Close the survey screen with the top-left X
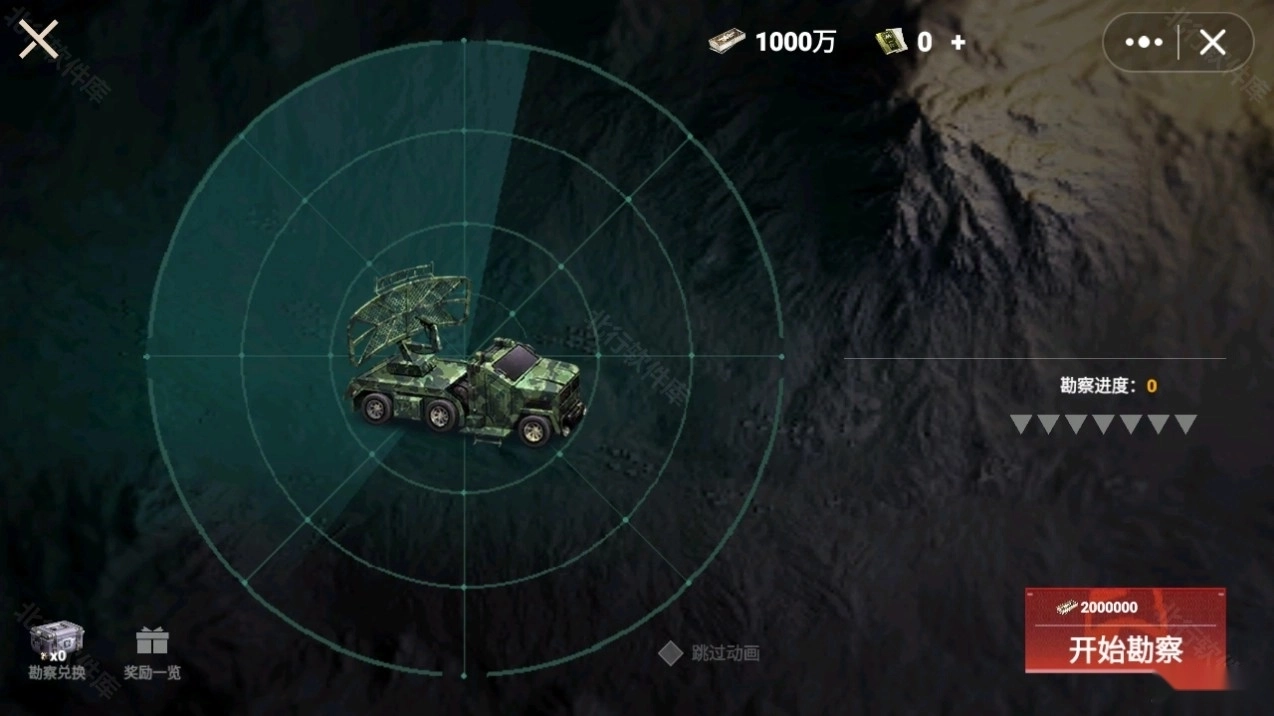1274x716 pixels. click(x=38, y=40)
